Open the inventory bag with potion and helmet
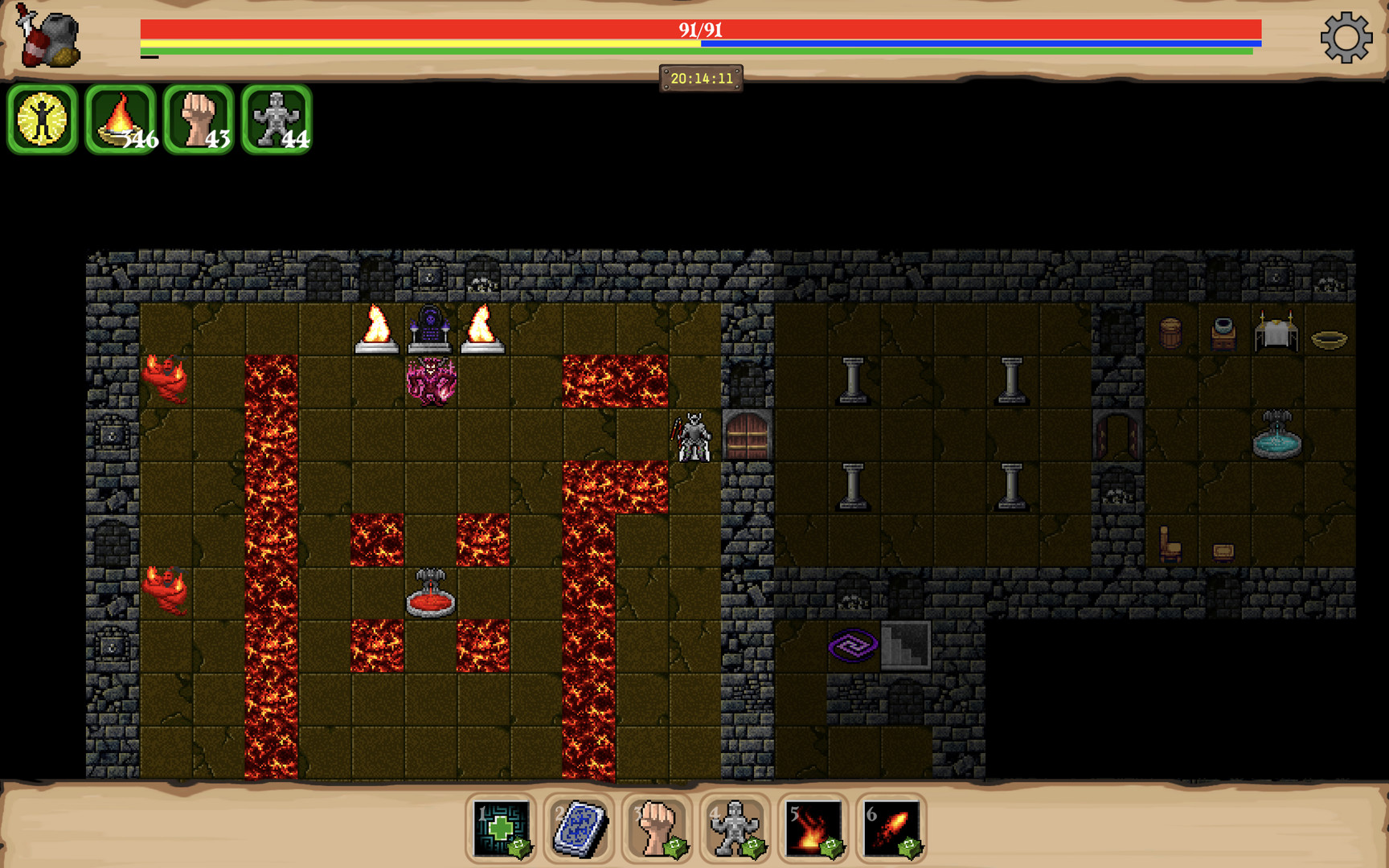The width and height of the screenshot is (1389, 868). click(49, 38)
